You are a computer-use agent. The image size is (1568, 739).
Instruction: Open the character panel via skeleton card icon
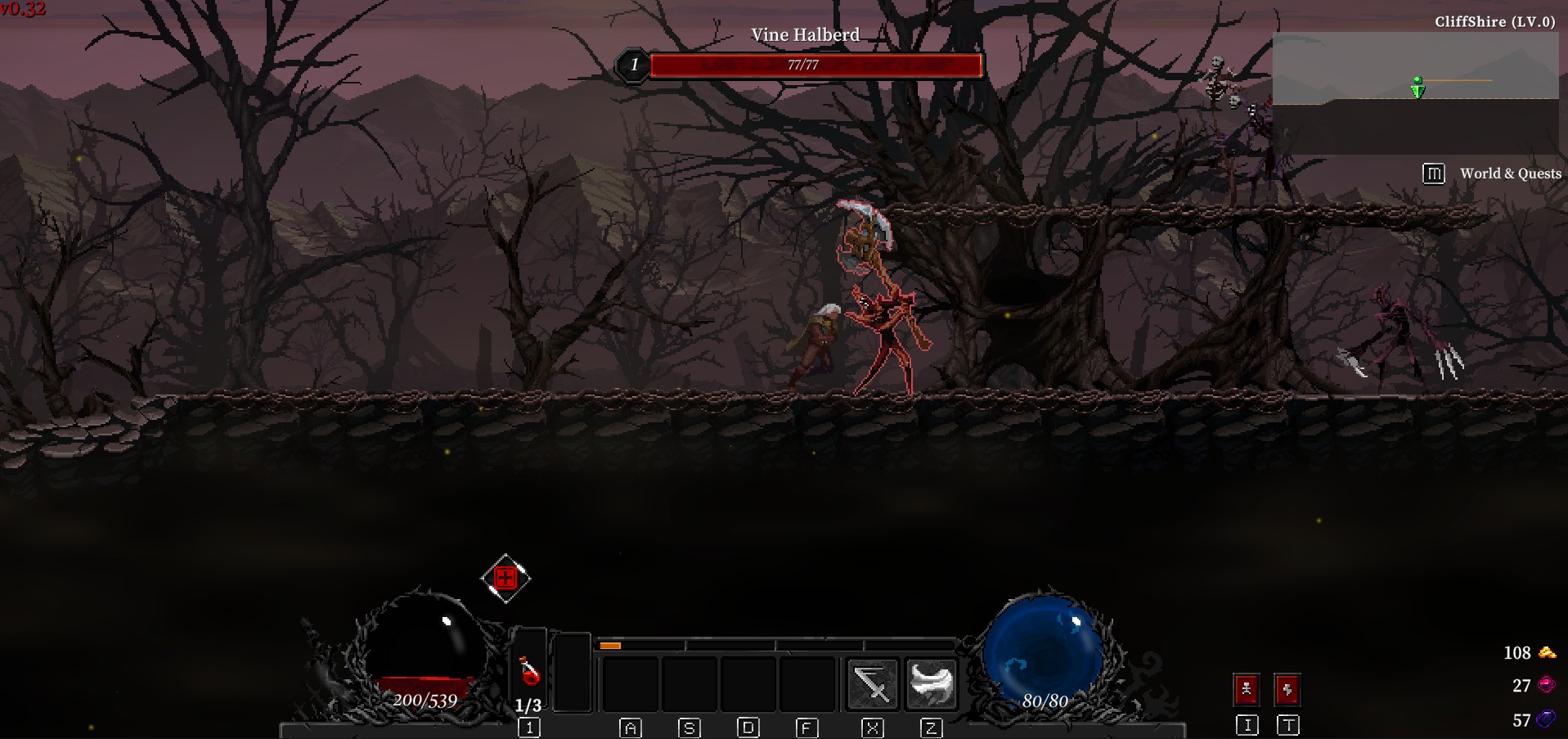coord(1246,687)
